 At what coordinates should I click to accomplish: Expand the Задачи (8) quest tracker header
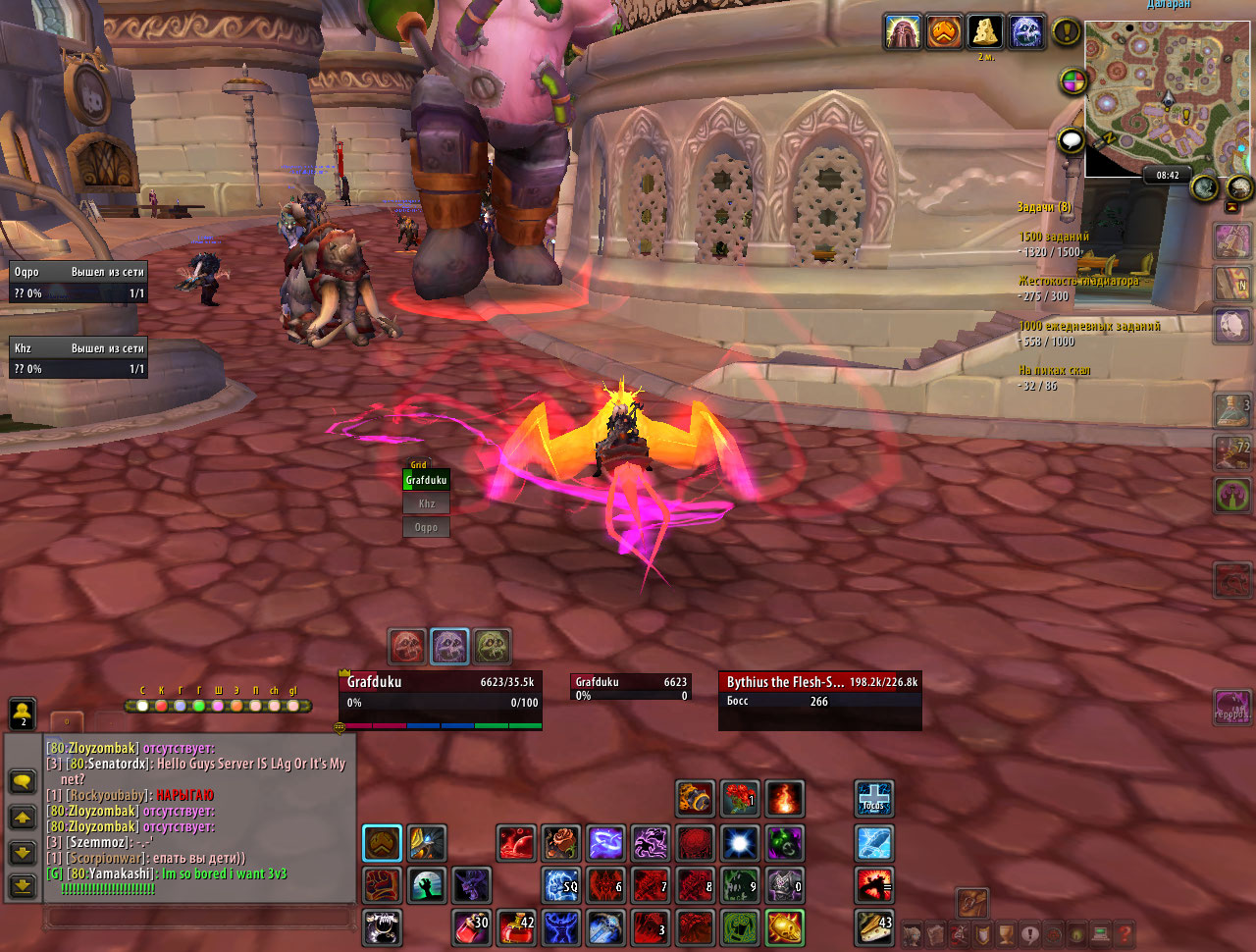click(1044, 207)
